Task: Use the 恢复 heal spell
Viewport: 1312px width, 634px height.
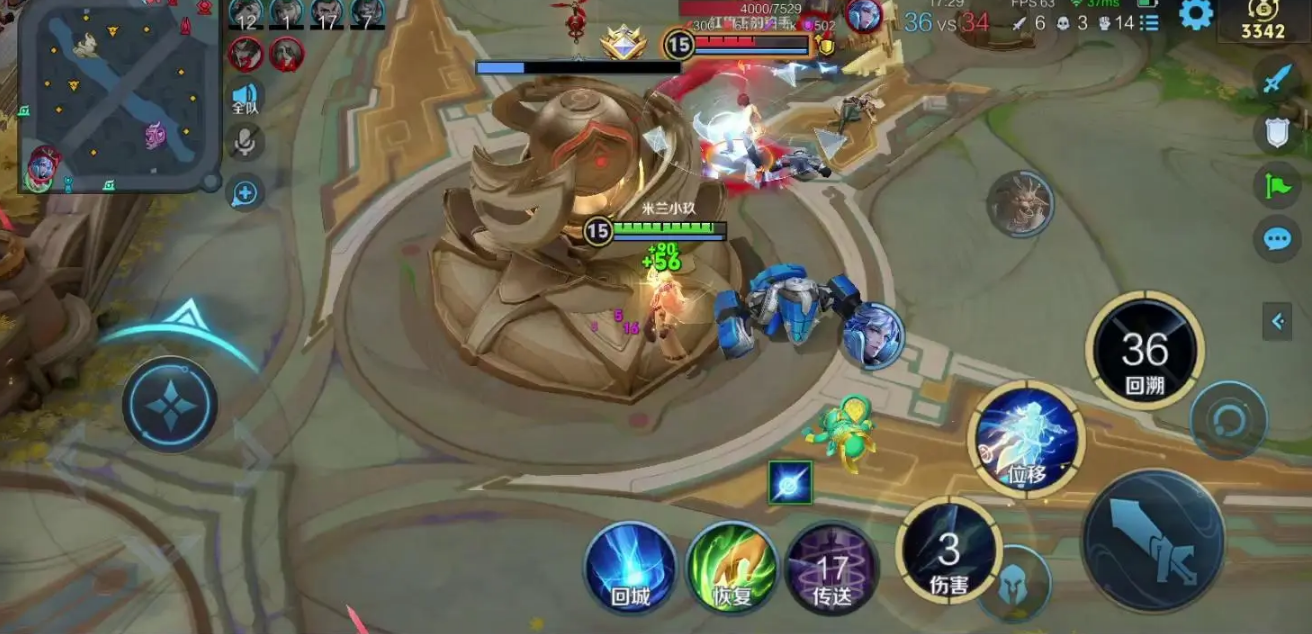Action: point(731,568)
